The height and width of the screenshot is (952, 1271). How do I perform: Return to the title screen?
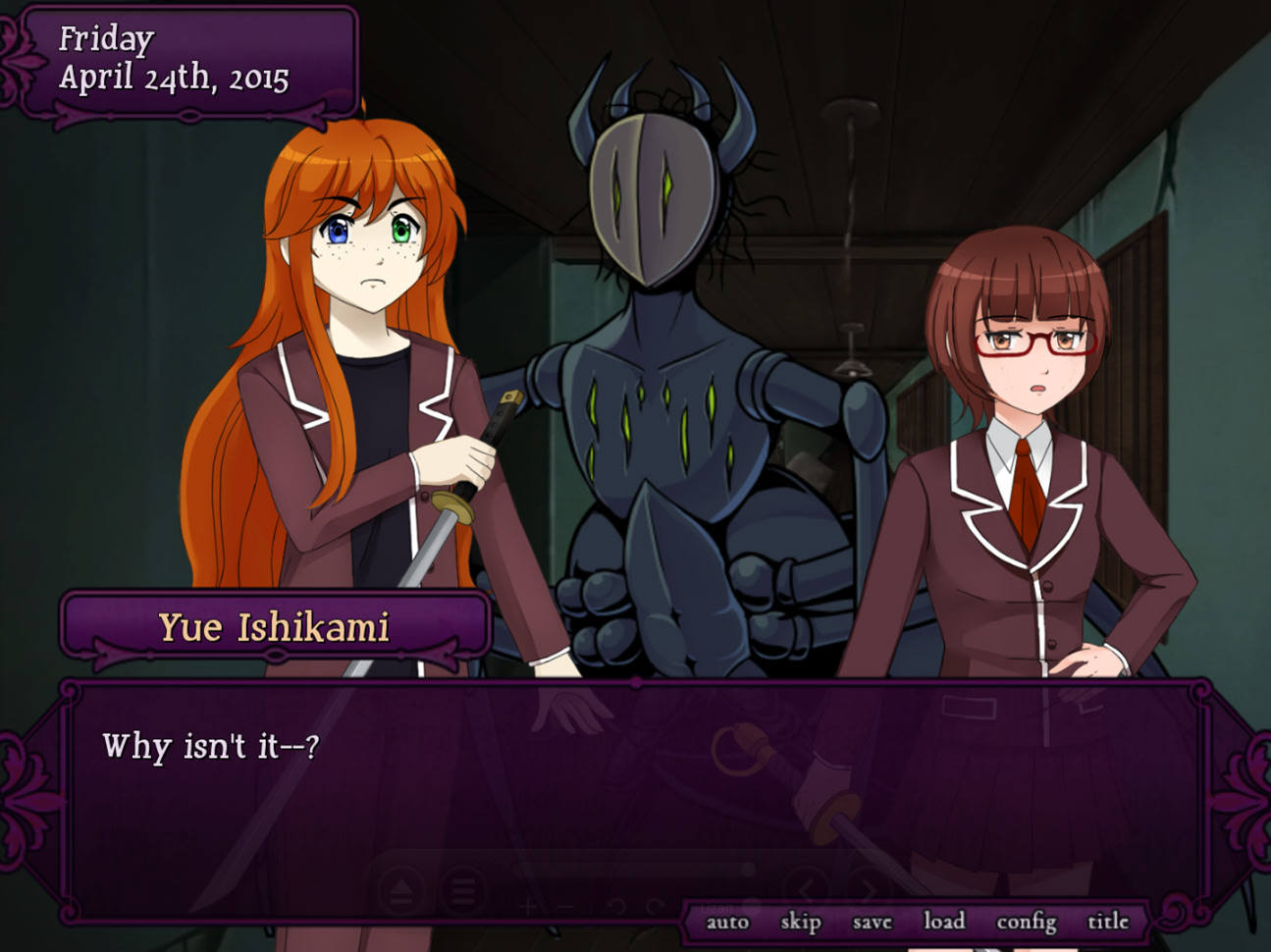tap(1110, 922)
